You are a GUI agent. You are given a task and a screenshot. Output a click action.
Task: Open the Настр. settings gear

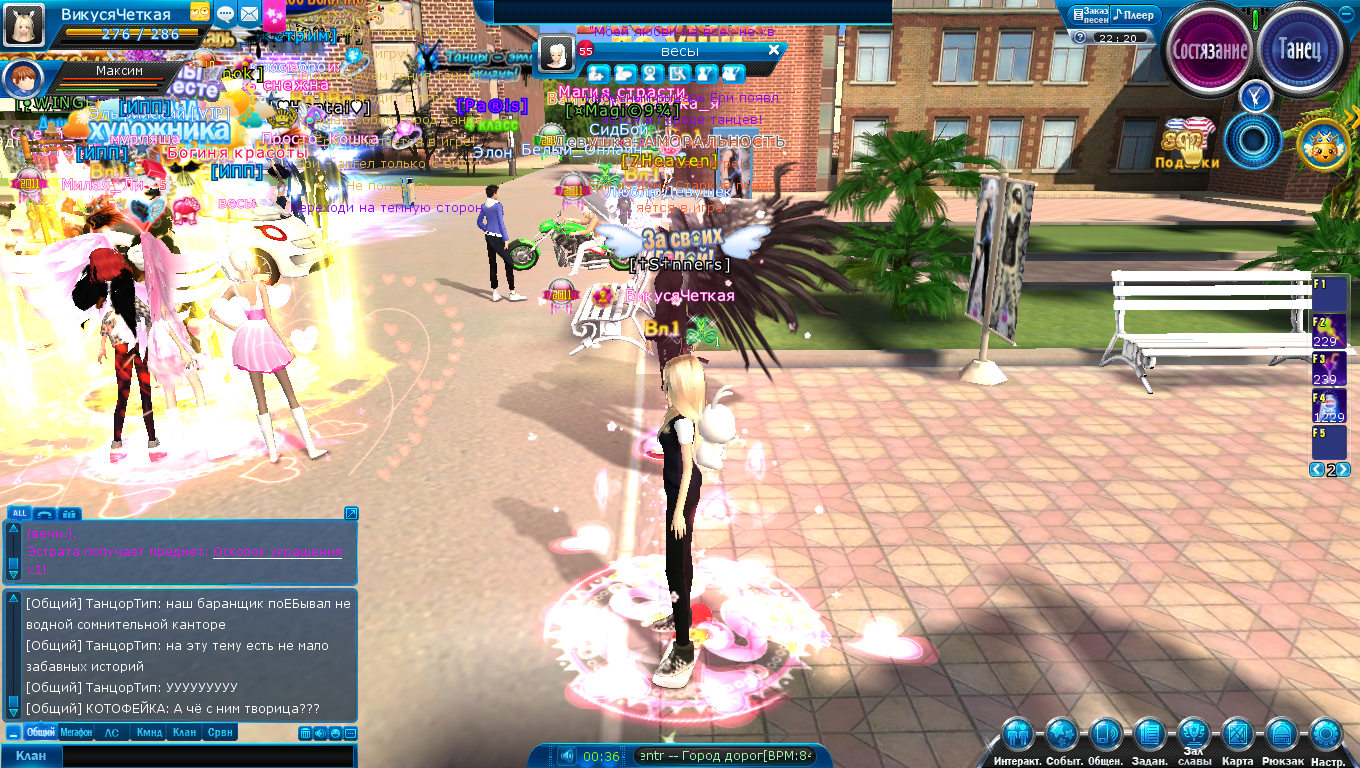pos(1327,737)
